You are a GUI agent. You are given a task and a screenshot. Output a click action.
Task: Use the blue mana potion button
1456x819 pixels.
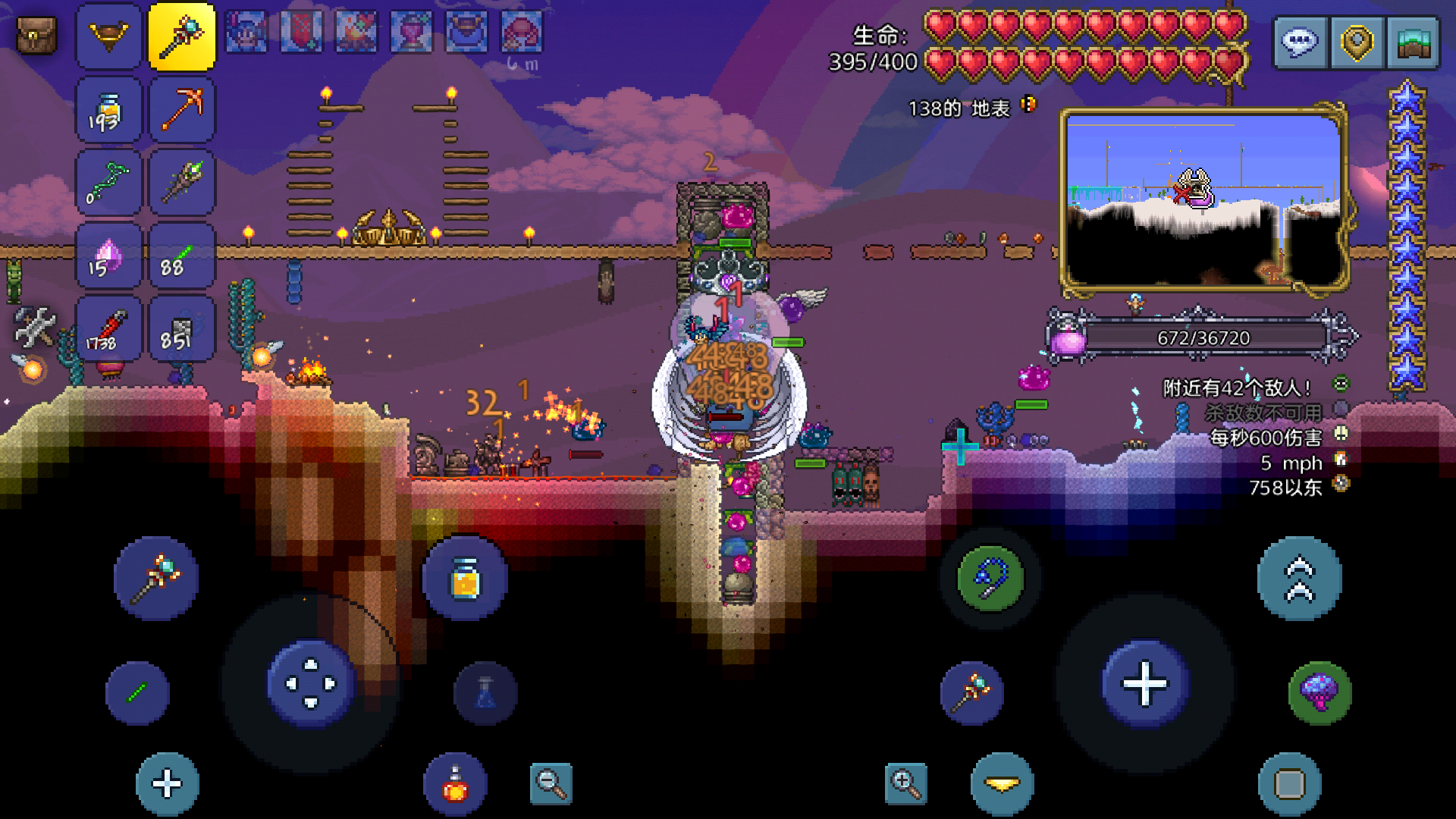(x=485, y=693)
